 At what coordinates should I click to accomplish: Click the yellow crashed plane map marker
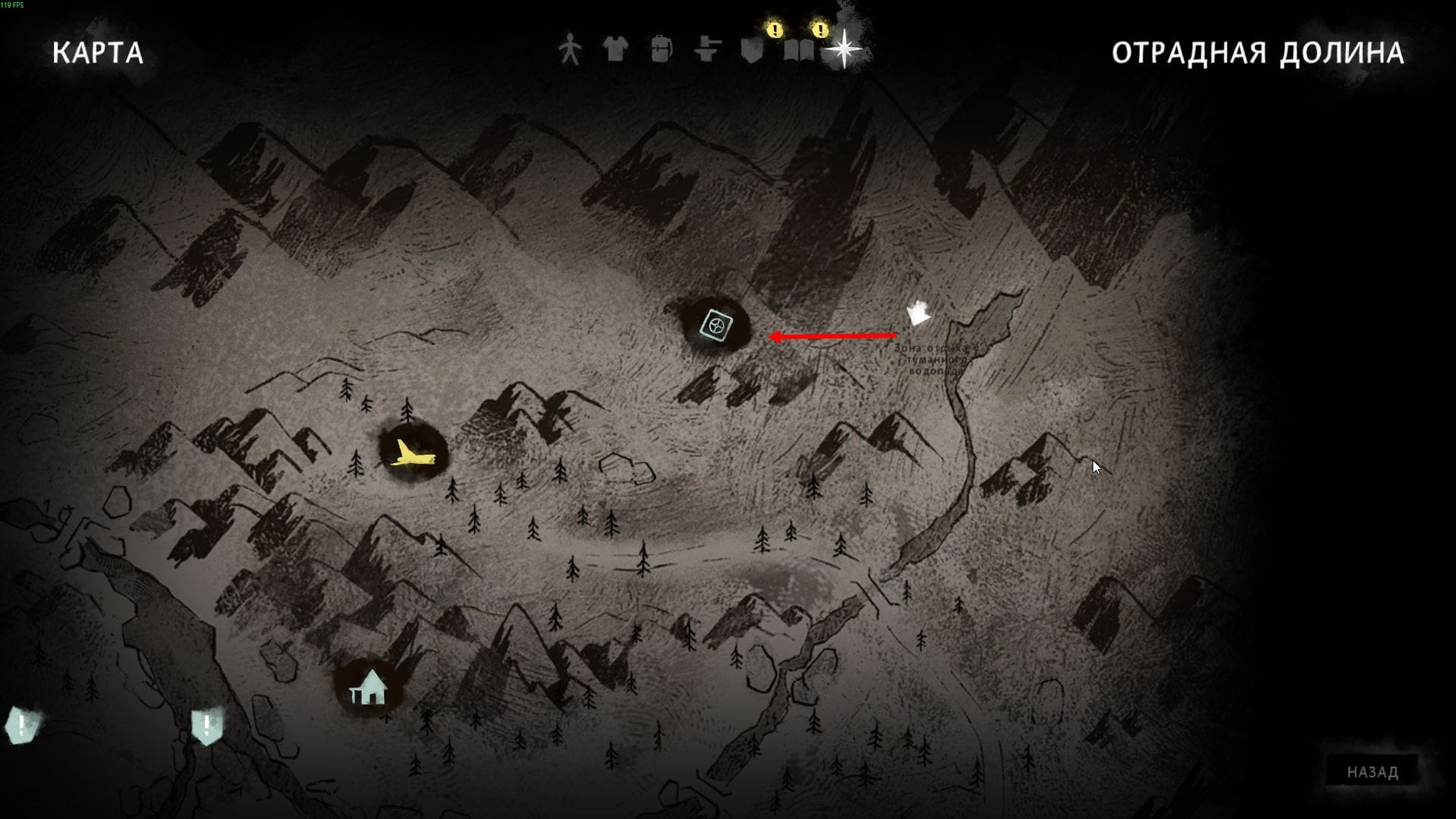click(x=414, y=454)
